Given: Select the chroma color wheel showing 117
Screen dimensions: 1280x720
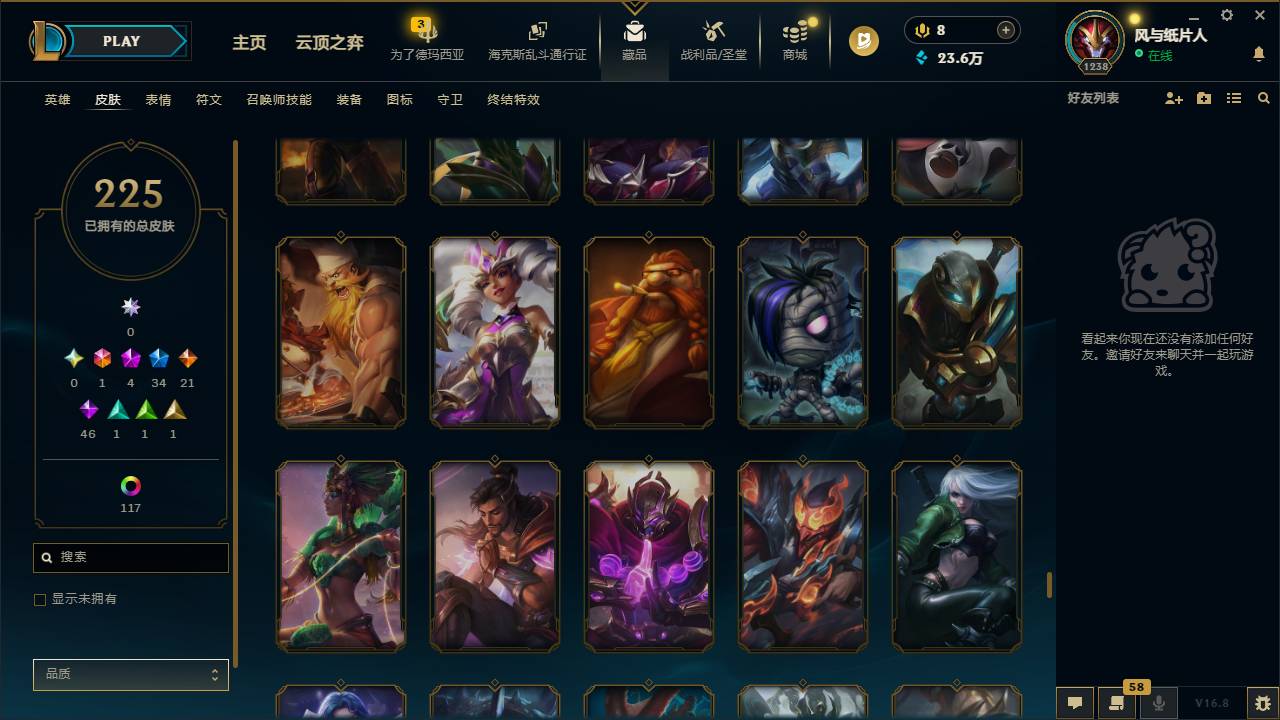Looking at the screenshot, I should [x=130, y=487].
